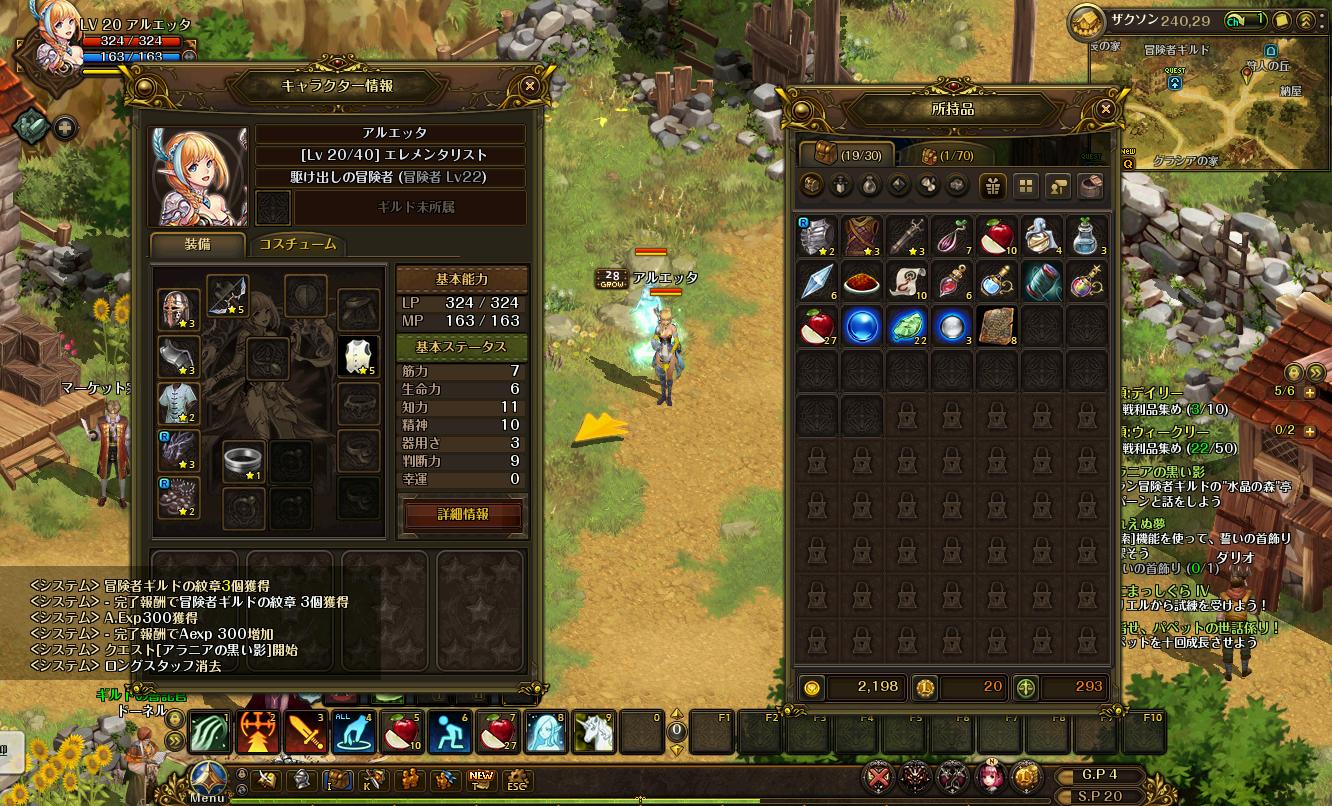1332x806 pixels.
Task: Switch to the second bag tab (1/70)
Action: pos(945,155)
